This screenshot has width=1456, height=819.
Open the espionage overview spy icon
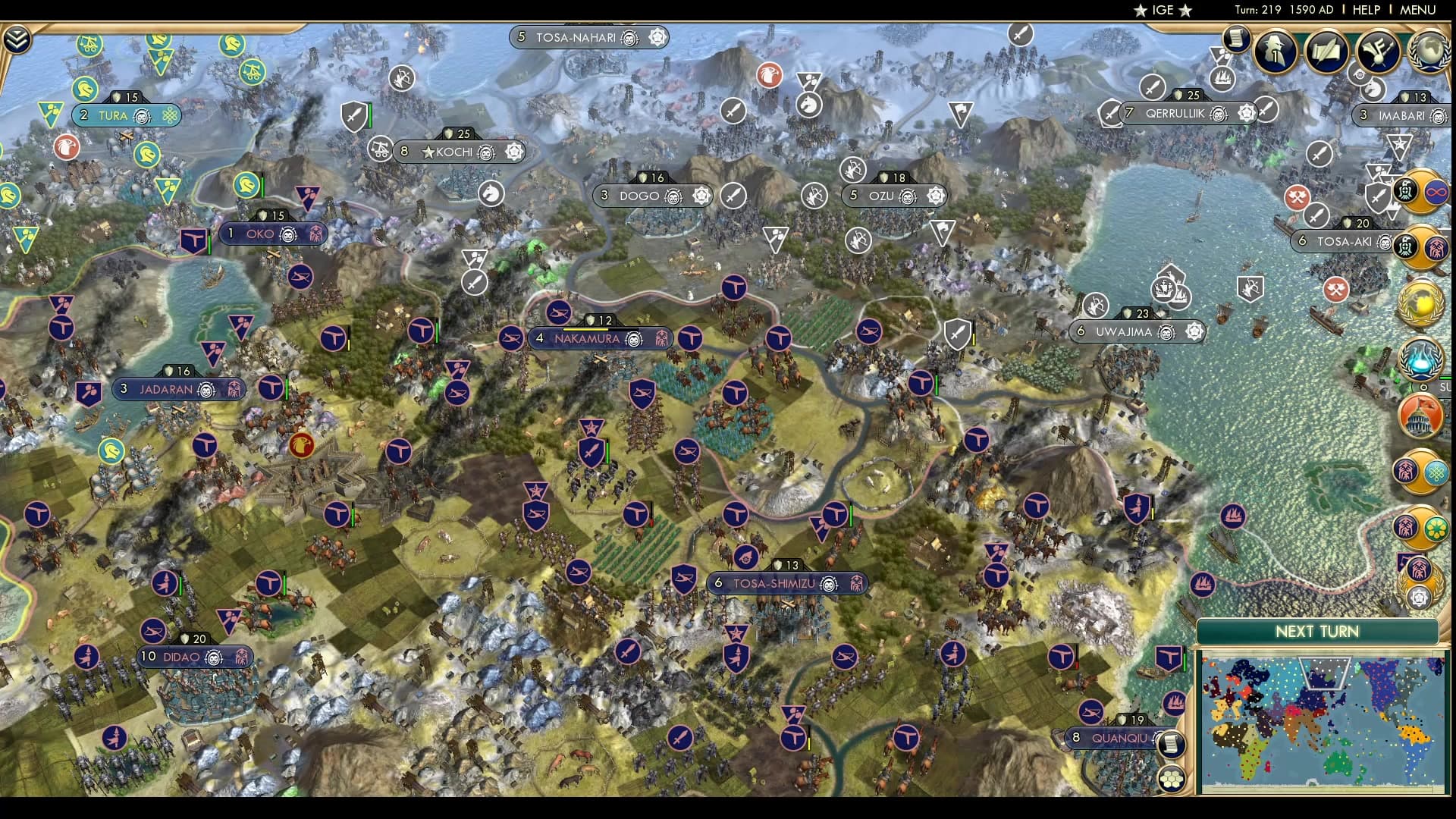coord(1275,52)
